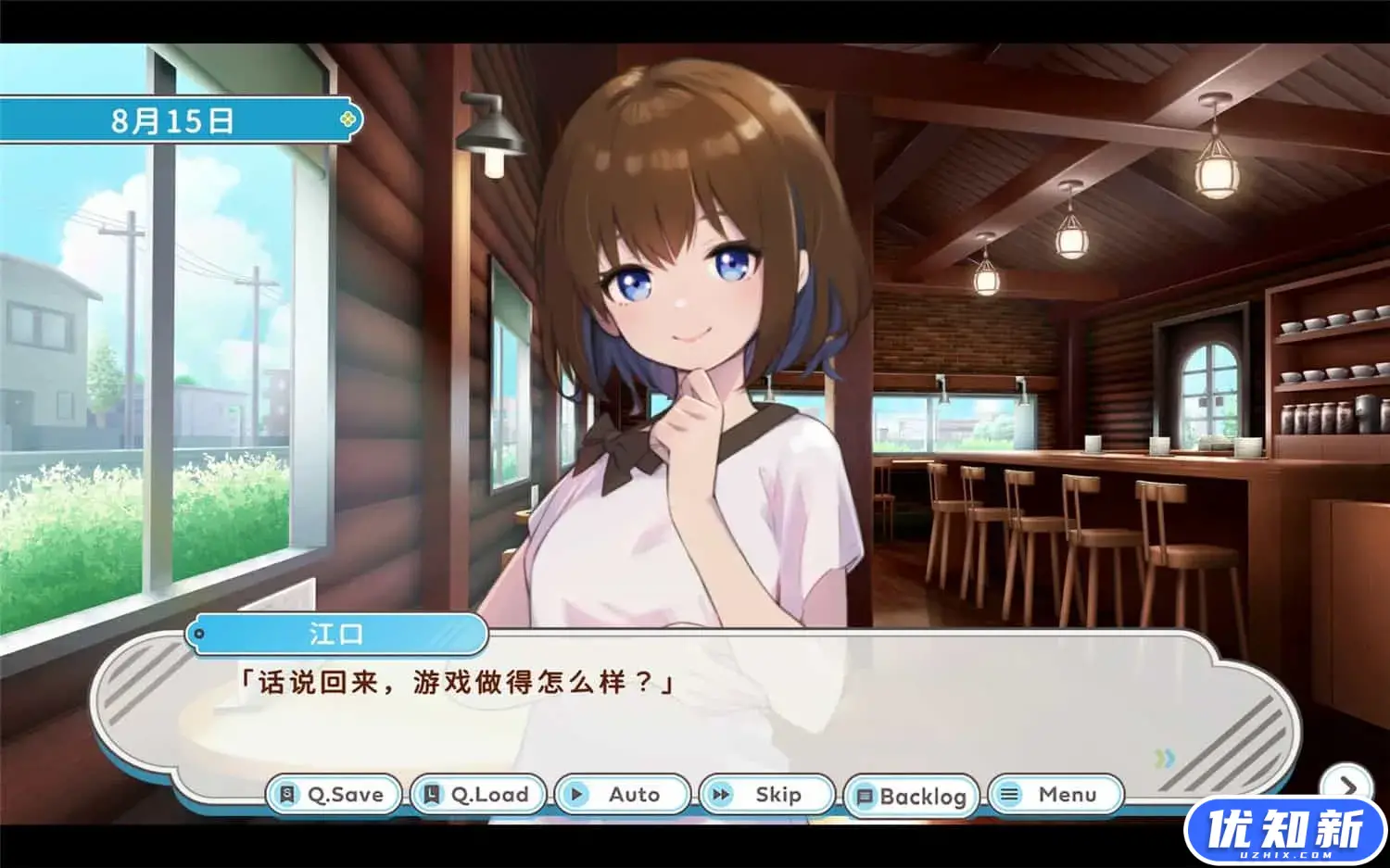Turn on Skip mode

tap(766, 794)
